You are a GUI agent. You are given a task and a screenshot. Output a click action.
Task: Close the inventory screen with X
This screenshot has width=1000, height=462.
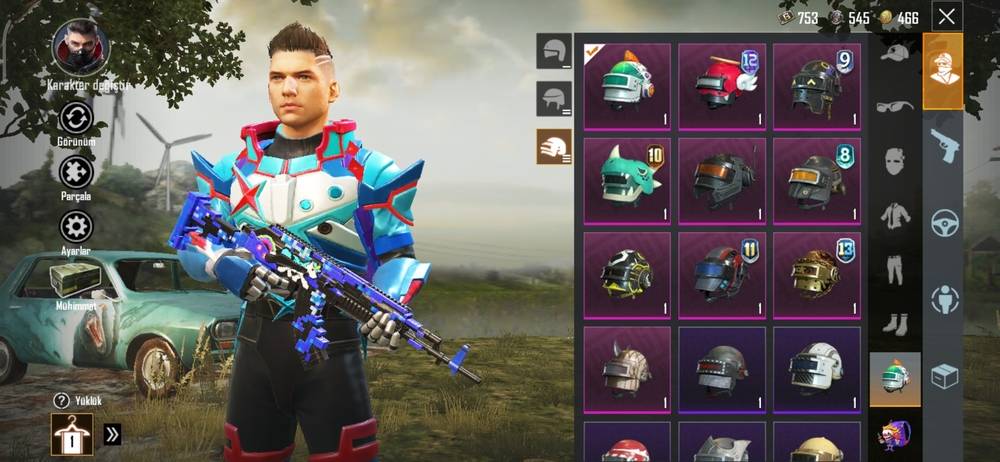[x=946, y=16]
